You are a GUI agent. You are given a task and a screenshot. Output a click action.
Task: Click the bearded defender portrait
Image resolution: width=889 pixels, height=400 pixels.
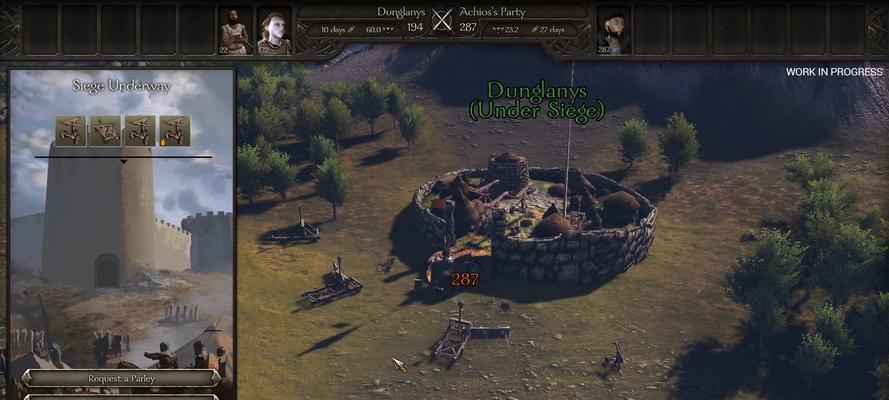235,32
